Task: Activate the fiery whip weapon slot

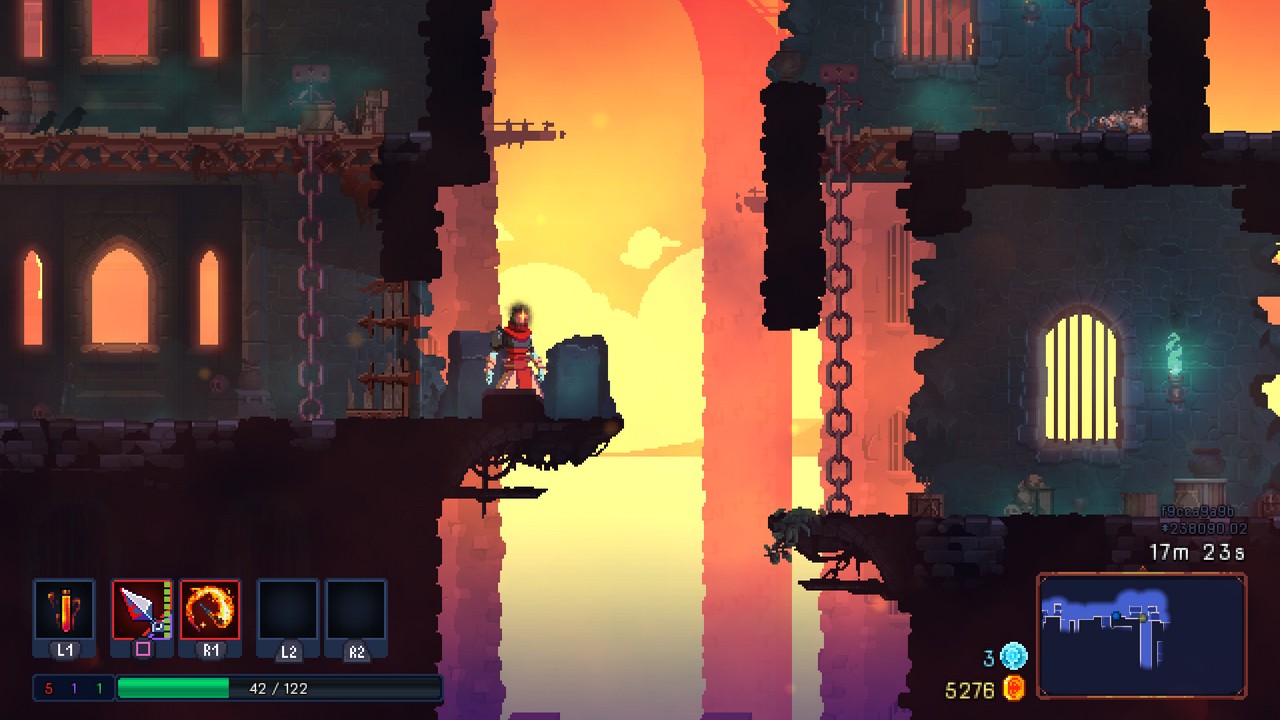Action: pyautogui.click(x=210, y=610)
